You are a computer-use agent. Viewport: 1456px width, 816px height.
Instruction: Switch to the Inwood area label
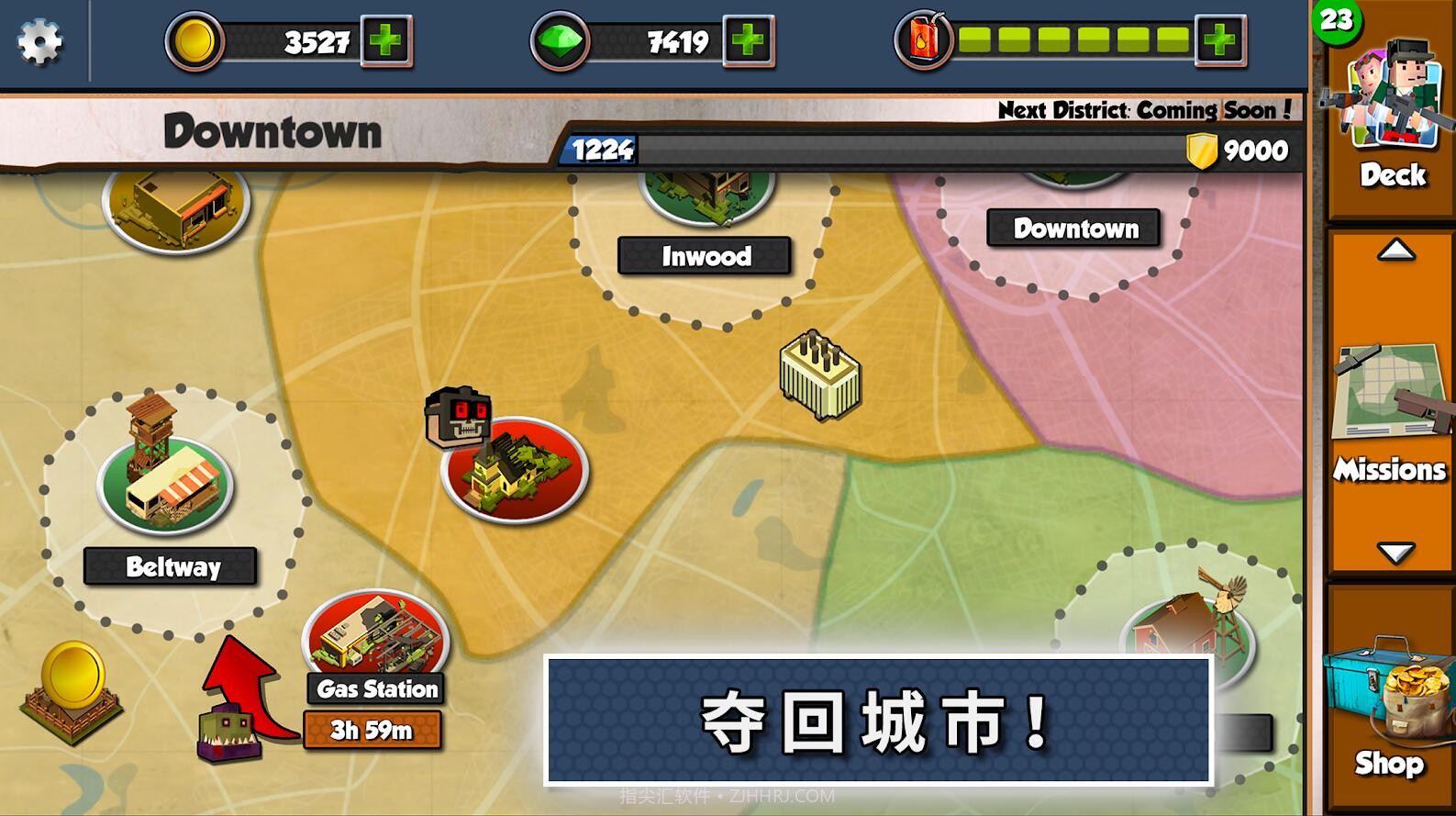coord(705,257)
